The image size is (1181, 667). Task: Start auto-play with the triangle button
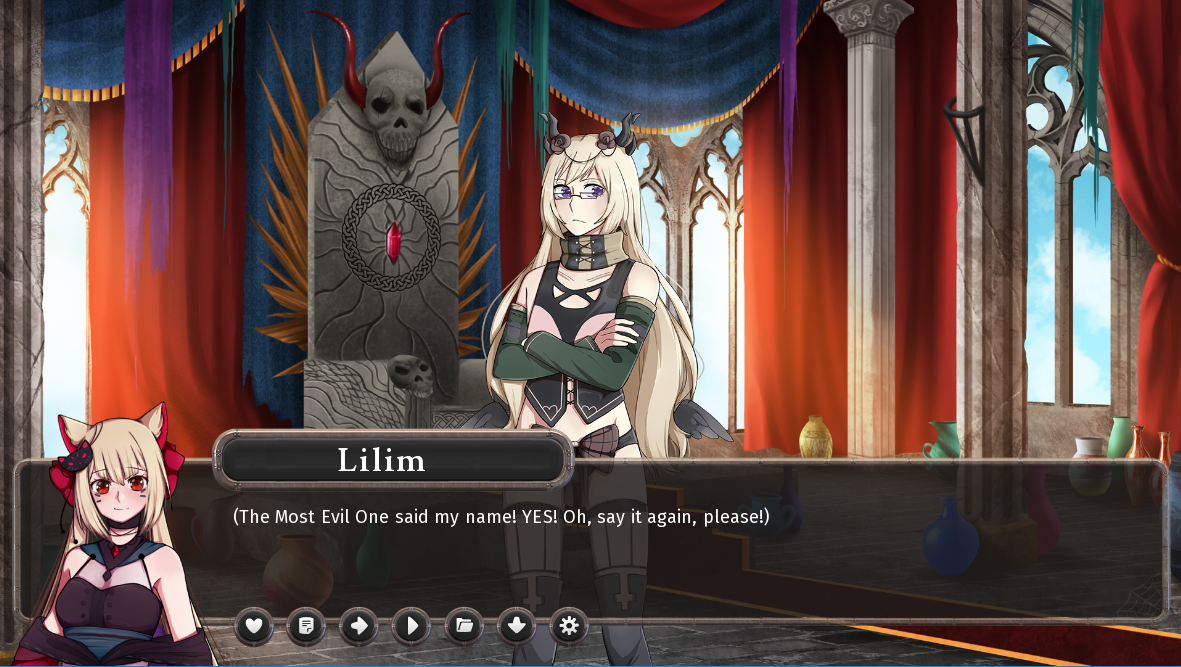pyautogui.click(x=411, y=626)
